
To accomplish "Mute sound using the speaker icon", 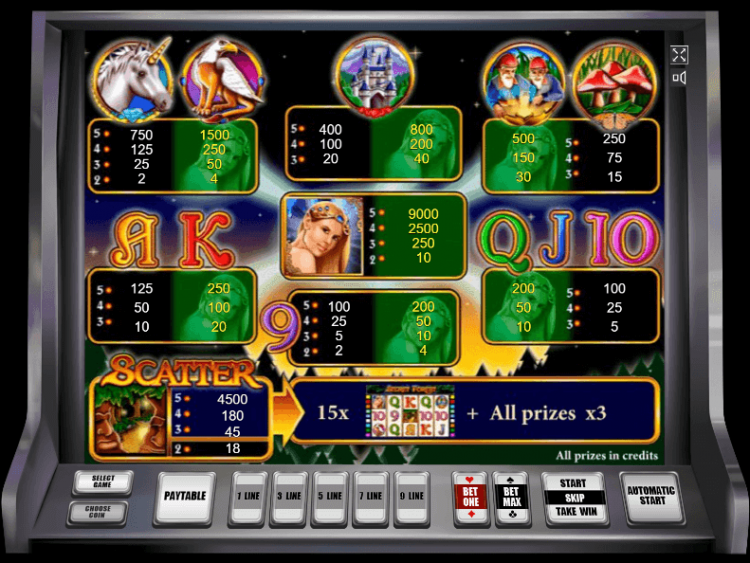I will (x=679, y=78).
